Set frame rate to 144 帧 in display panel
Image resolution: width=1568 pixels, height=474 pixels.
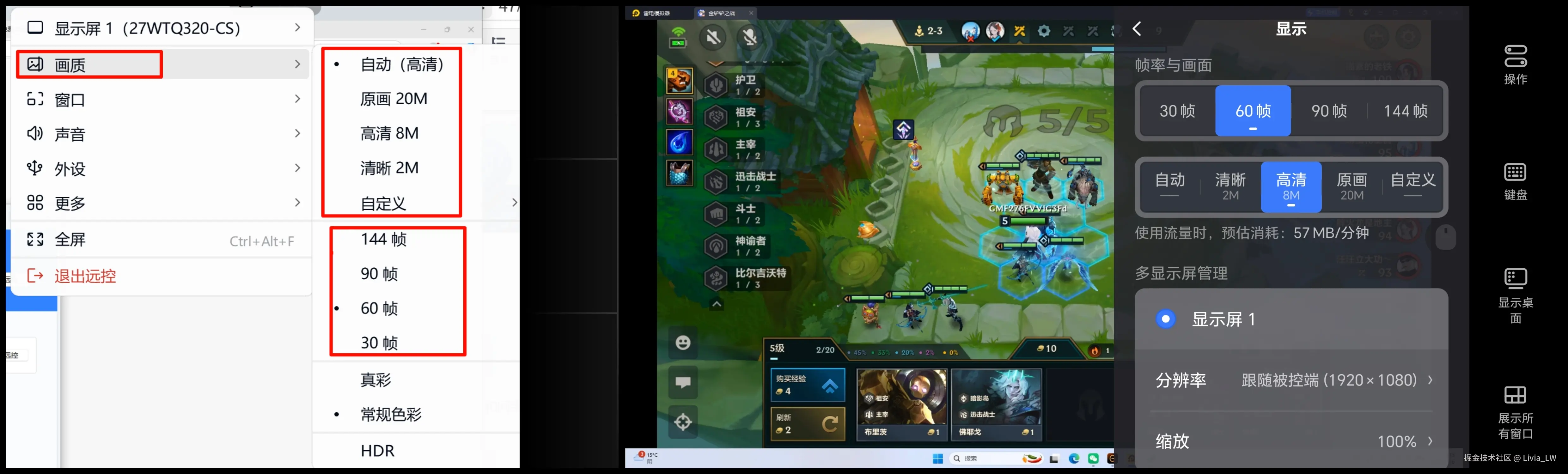pos(1405,111)
